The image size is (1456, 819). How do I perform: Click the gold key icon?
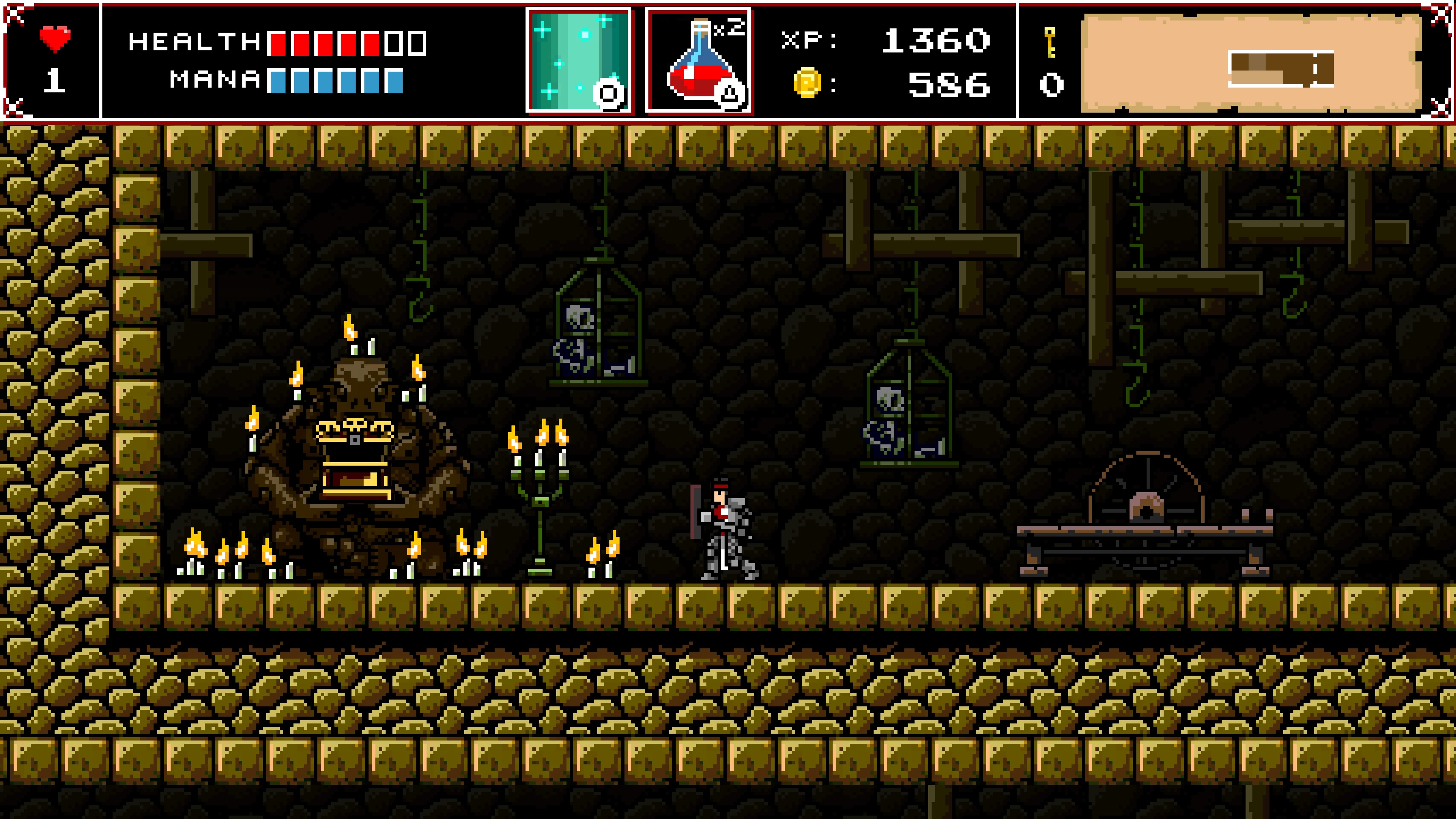[1050, 42]
